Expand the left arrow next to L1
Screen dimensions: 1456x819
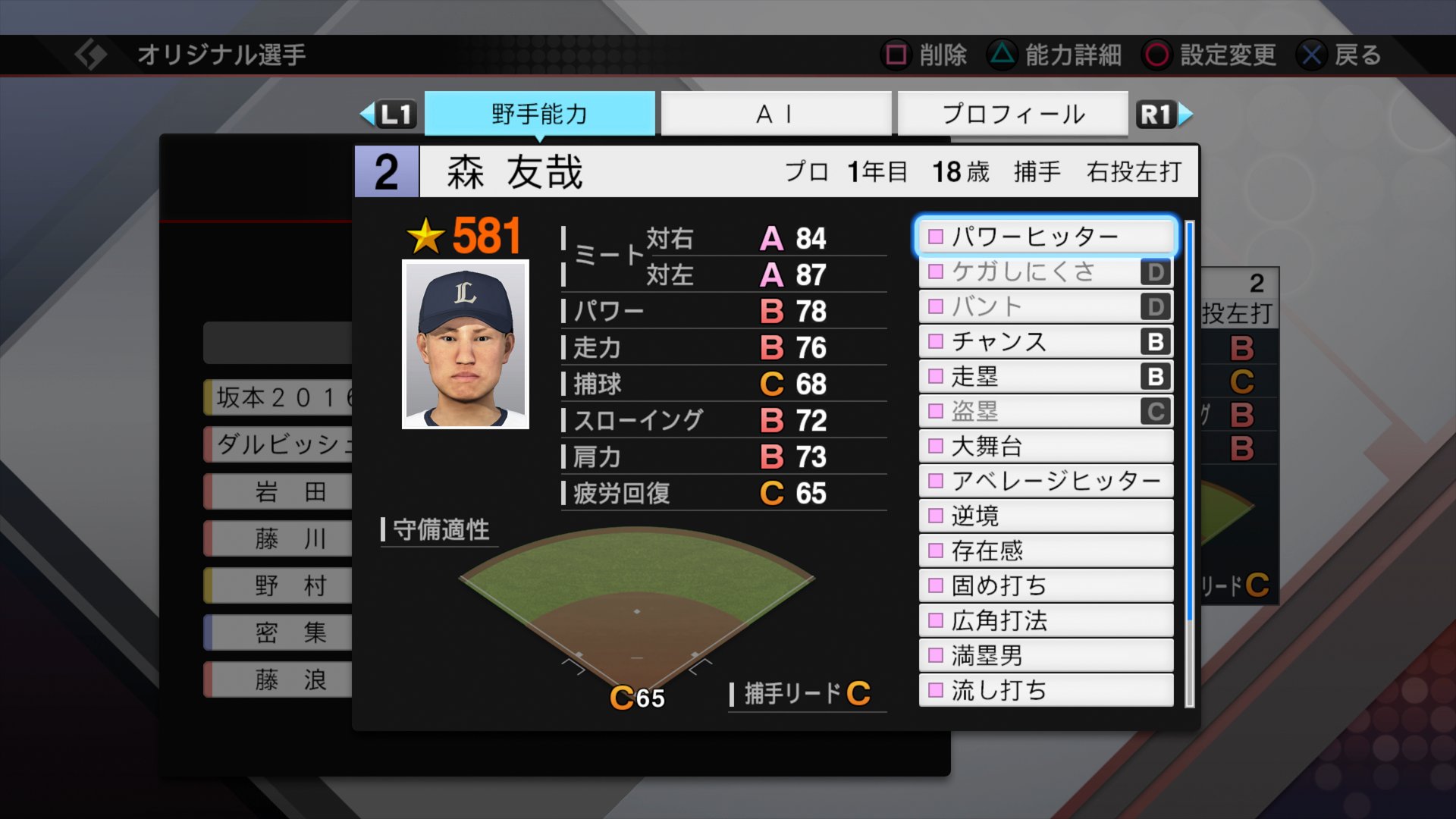[367, 114]
